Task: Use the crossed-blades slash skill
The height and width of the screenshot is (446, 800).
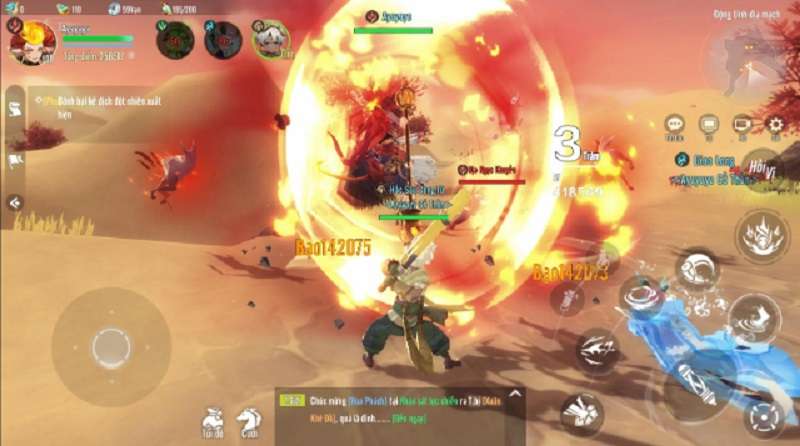Action: tap(596, 350)
